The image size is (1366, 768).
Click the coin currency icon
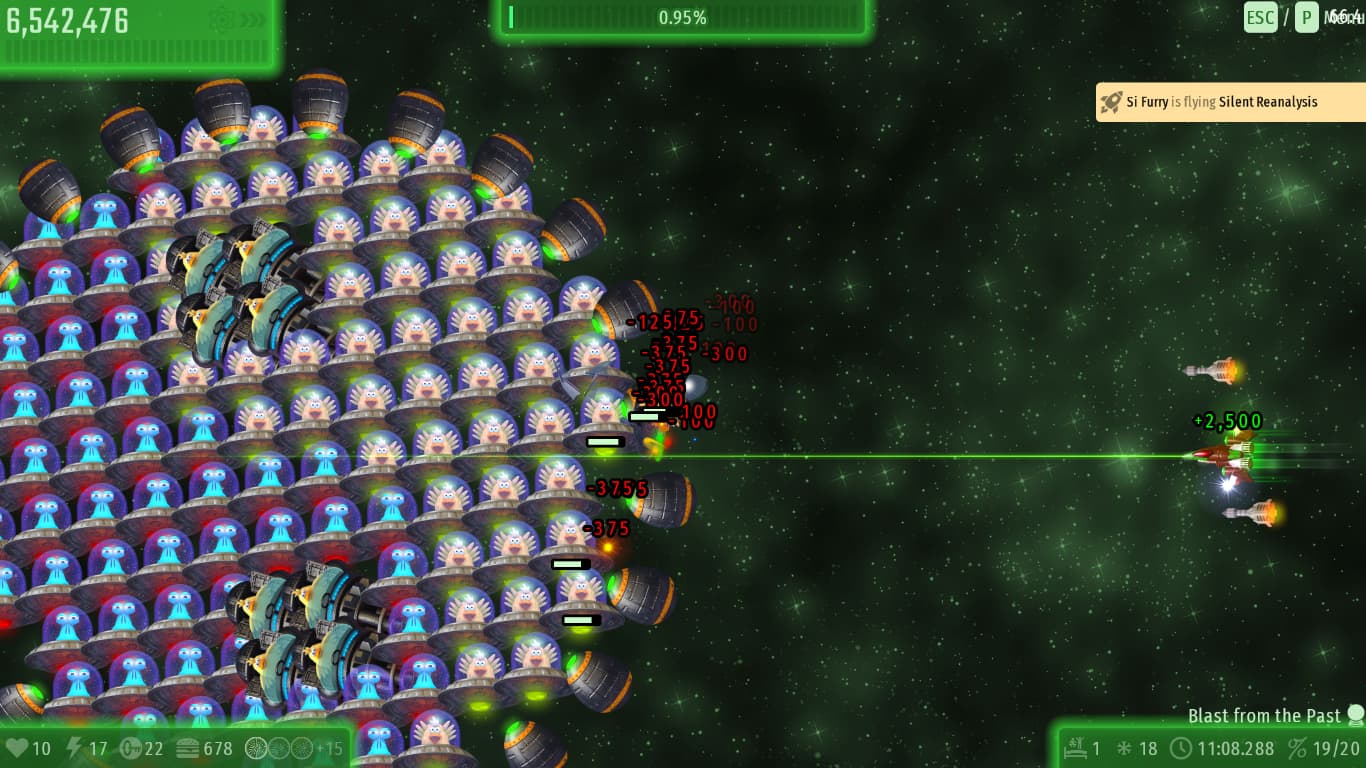click(129, 747)
